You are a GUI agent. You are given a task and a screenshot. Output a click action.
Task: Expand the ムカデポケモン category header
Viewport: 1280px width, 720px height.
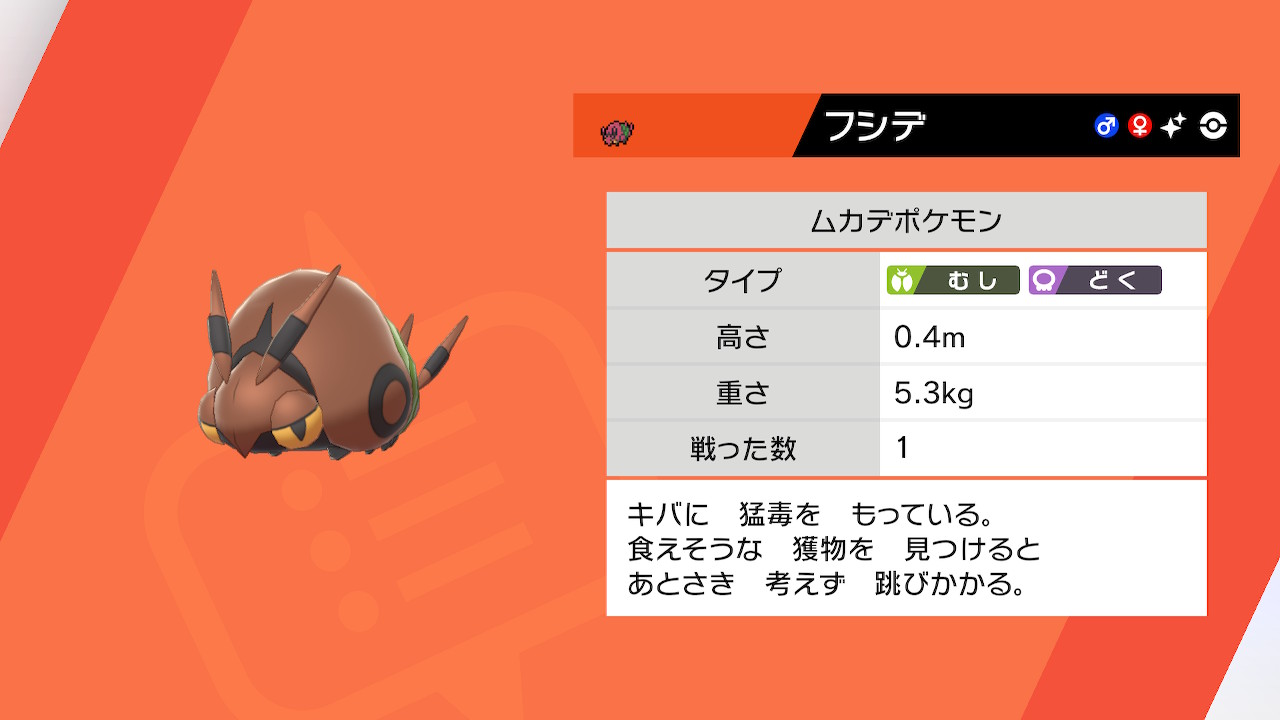(904, 220)
